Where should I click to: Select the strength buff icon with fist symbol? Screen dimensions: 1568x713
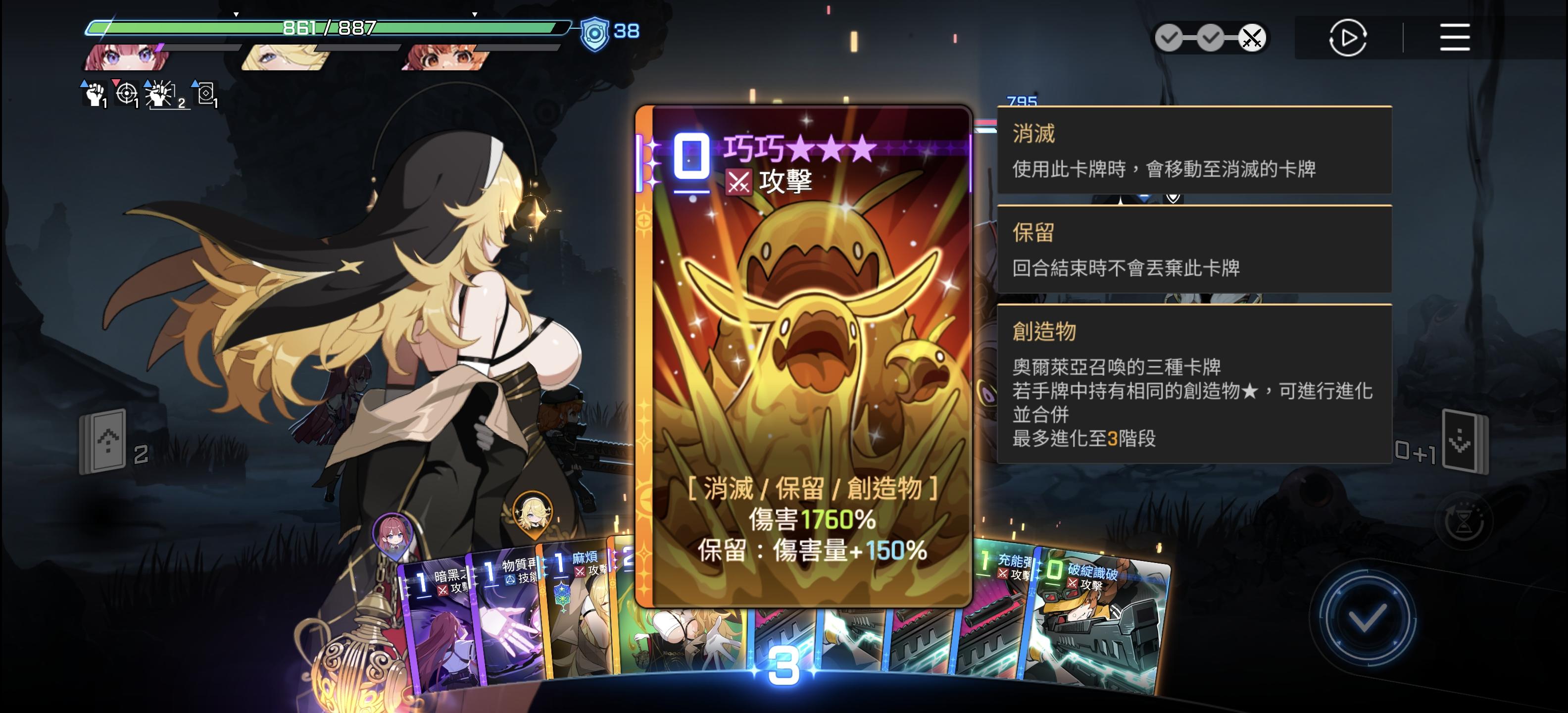95,95
